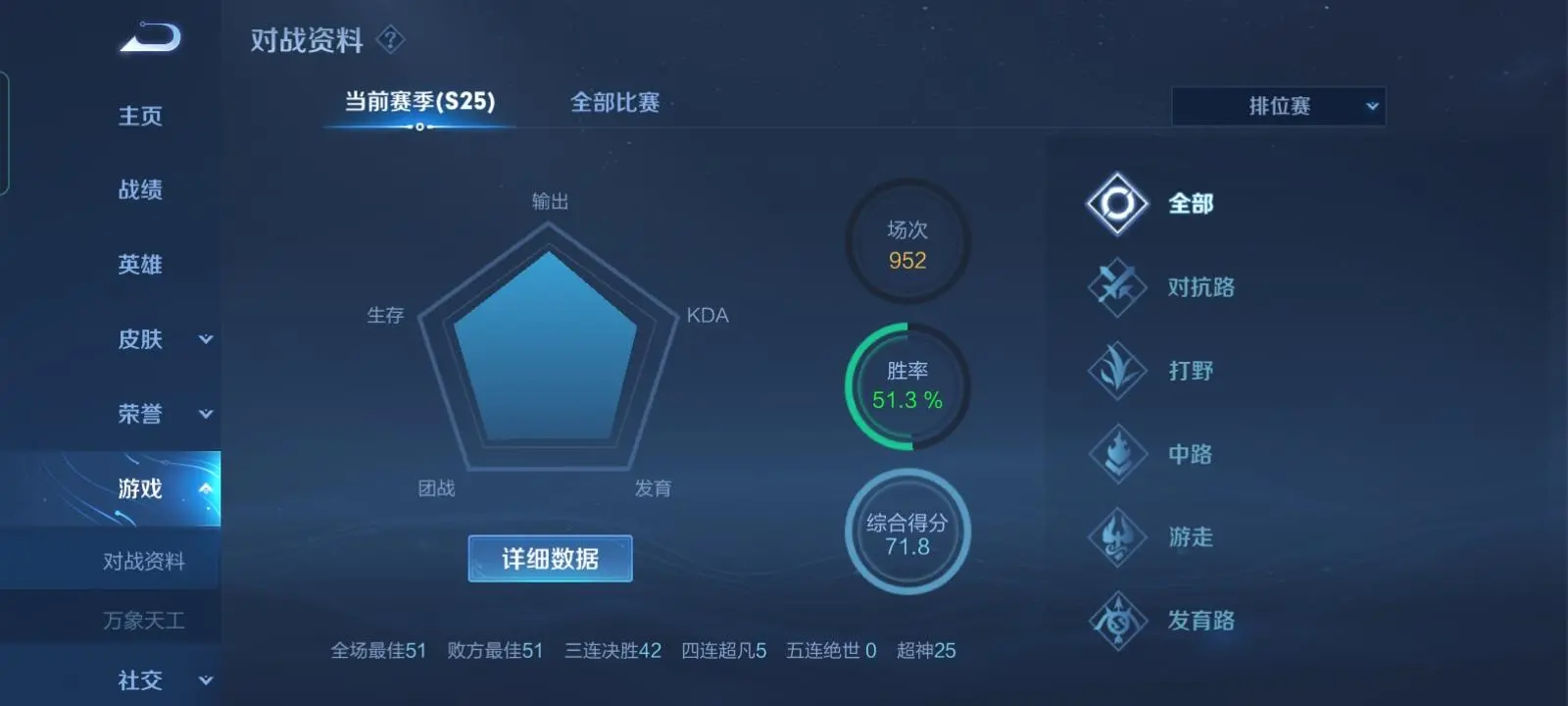Image resolution: width=1568 pixels, height=706 pixels.
Task: Click the 胜率 51.3% progress ring
Action: pos(906,385)
